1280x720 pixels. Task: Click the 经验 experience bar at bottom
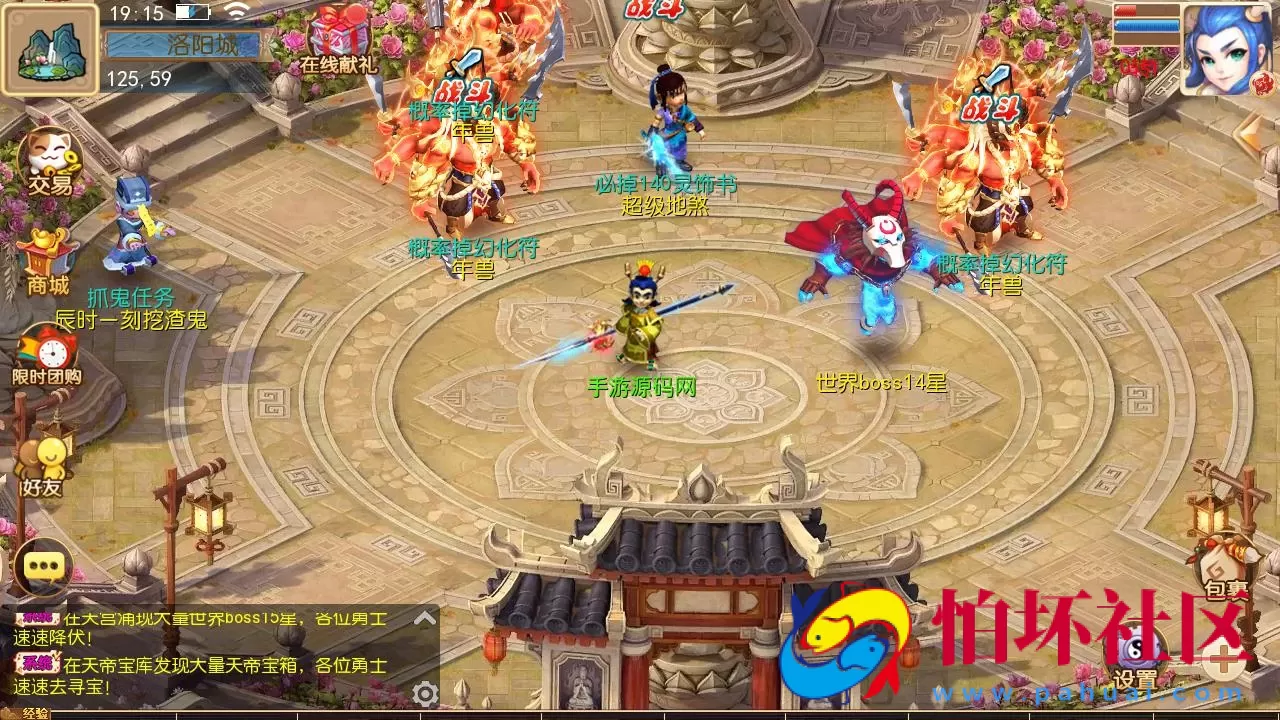click(300, 715)
